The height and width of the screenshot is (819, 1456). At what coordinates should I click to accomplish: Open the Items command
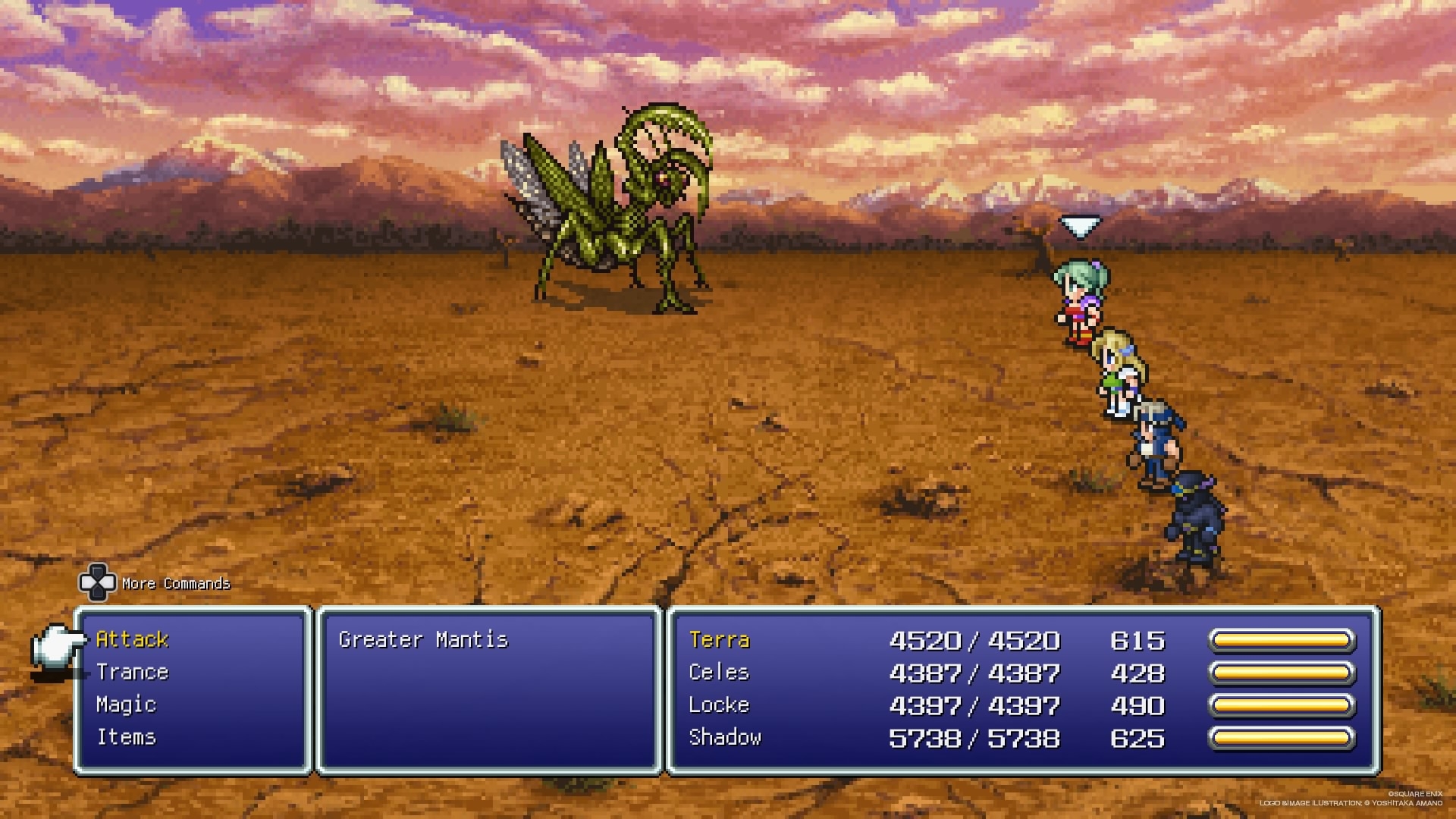[126, 737]
